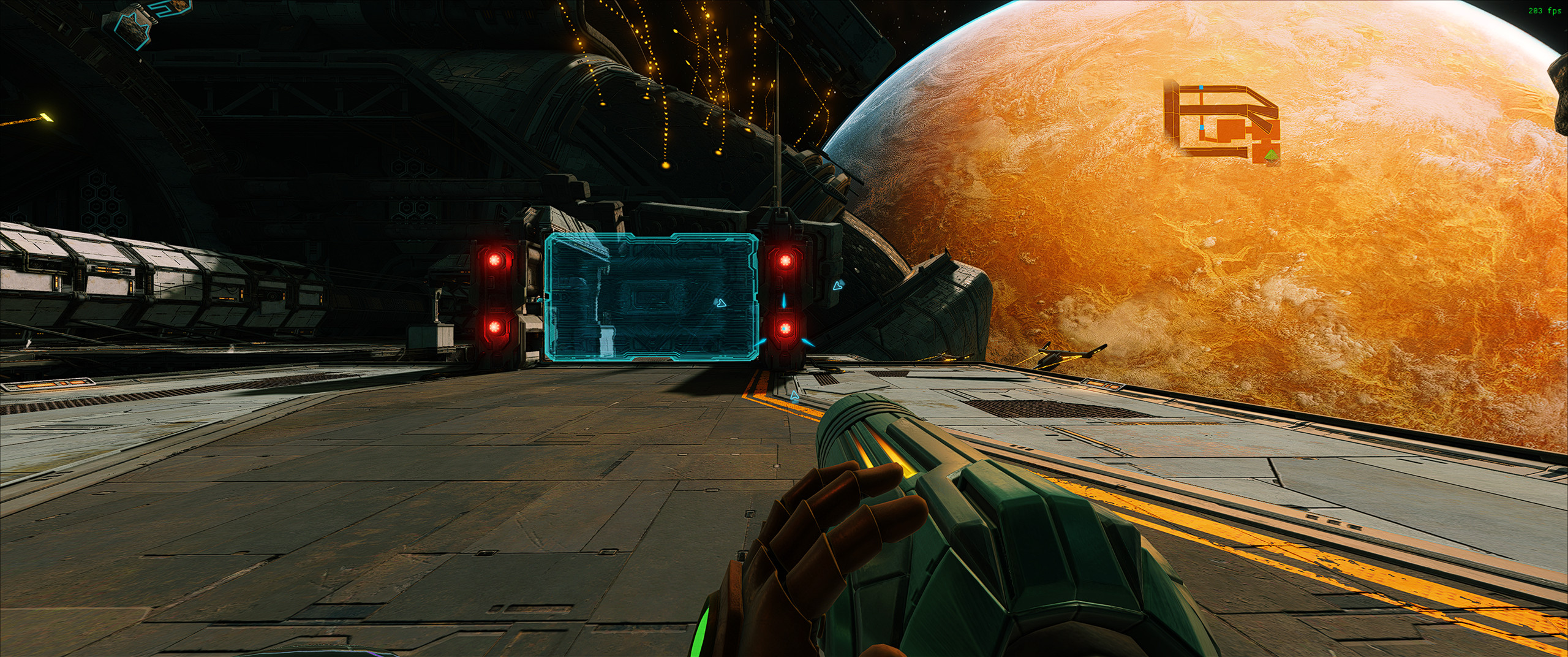The height and width of the screenshot is (657, 1568).
Task: Select the upper blue marker on the structure map
Action: coord(1201,87)
